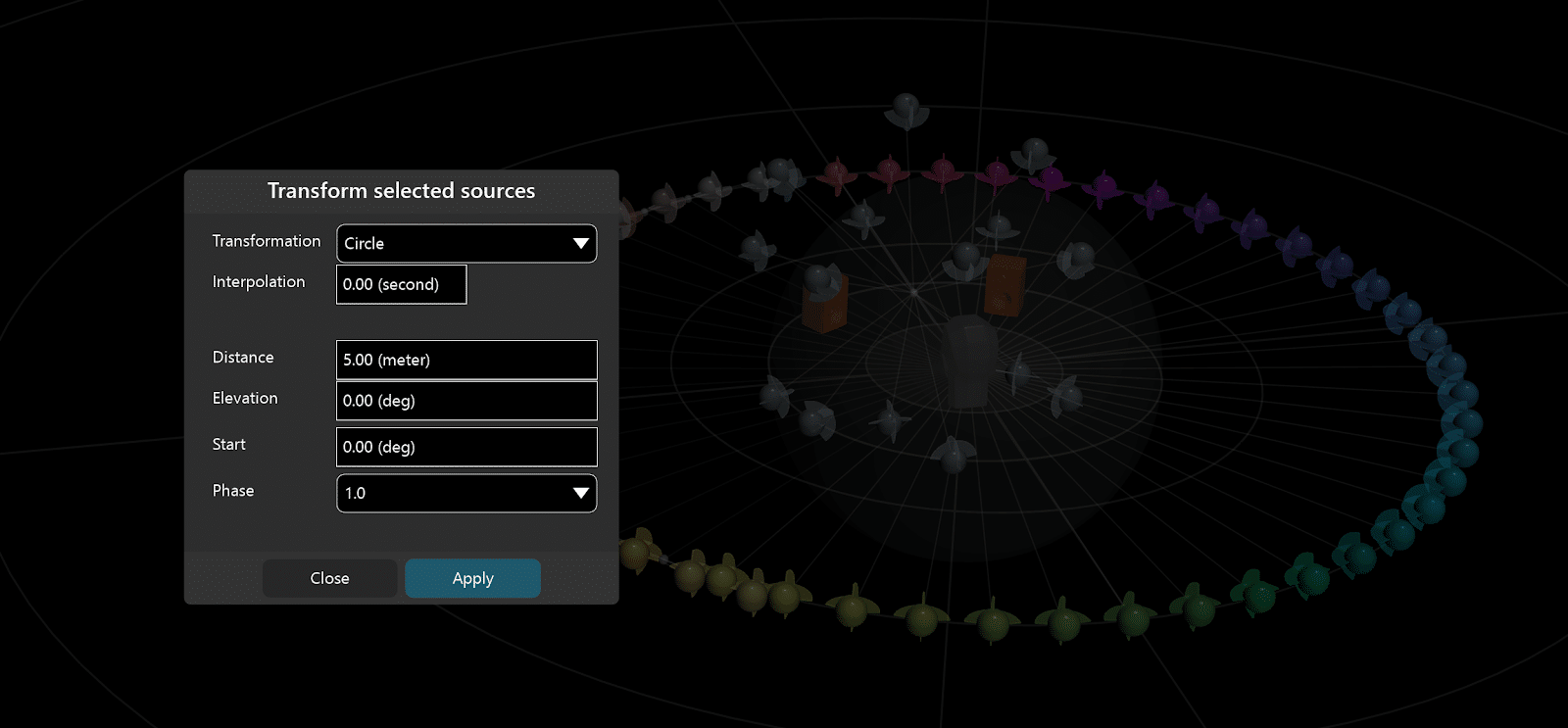Select the Elevation degrees field
This screenshot has height=728, width=1568.
(x=466, y=401)
